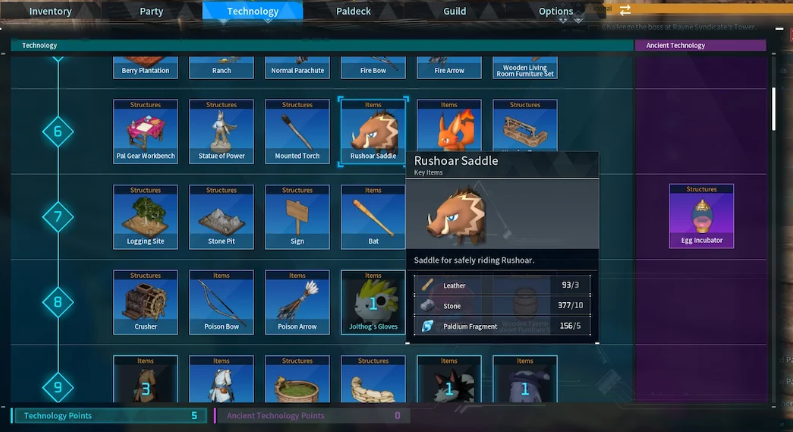
Task: Switch to the Party tab
Action: click(151, 11)
